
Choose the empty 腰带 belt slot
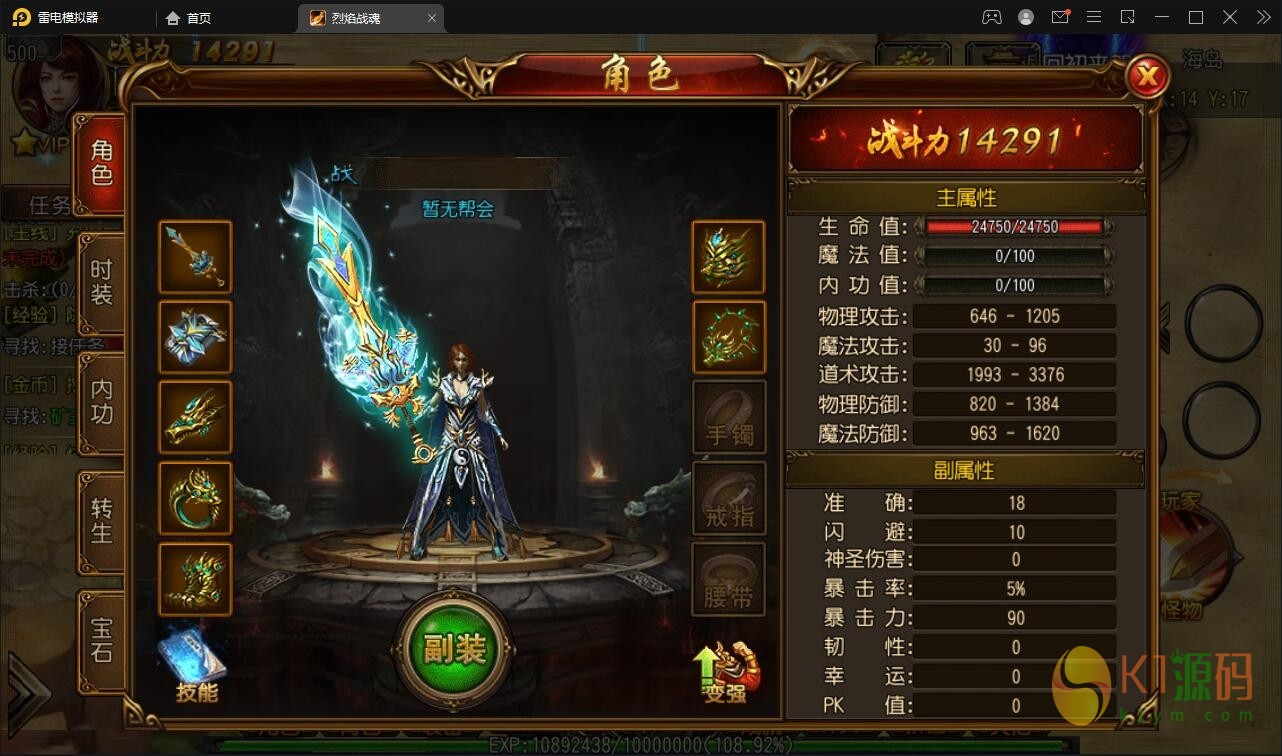coord(728,578)
